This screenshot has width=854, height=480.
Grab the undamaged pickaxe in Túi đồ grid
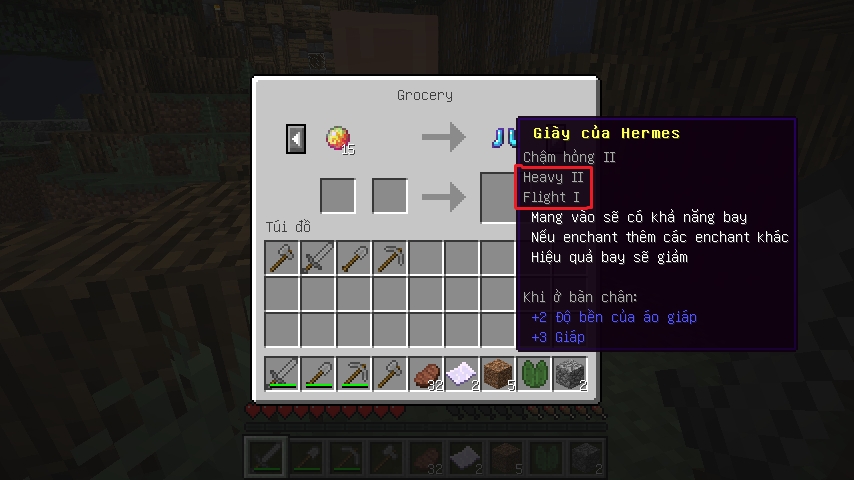point(390,258)
